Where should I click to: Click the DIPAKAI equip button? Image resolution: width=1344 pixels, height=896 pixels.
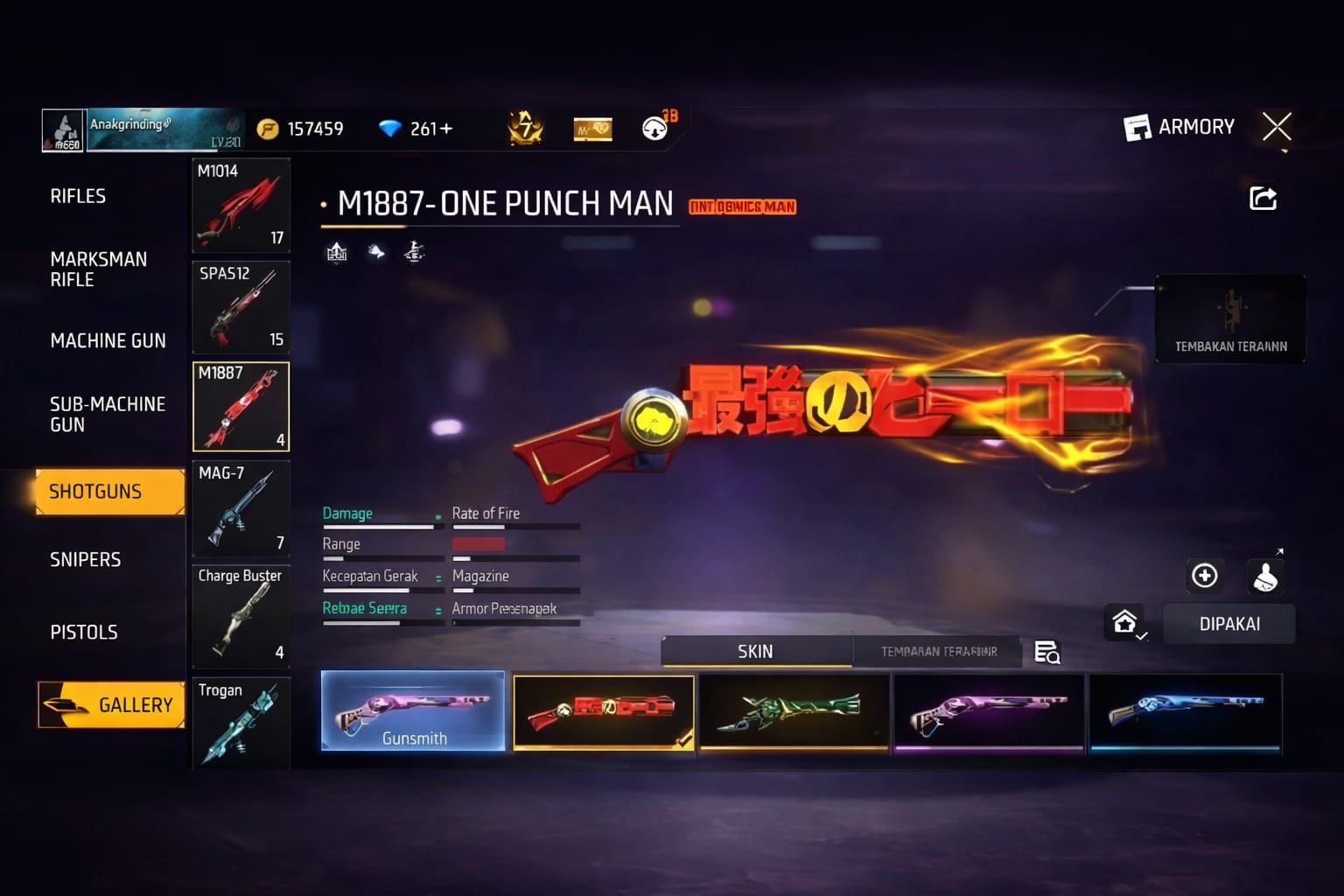1229,624
